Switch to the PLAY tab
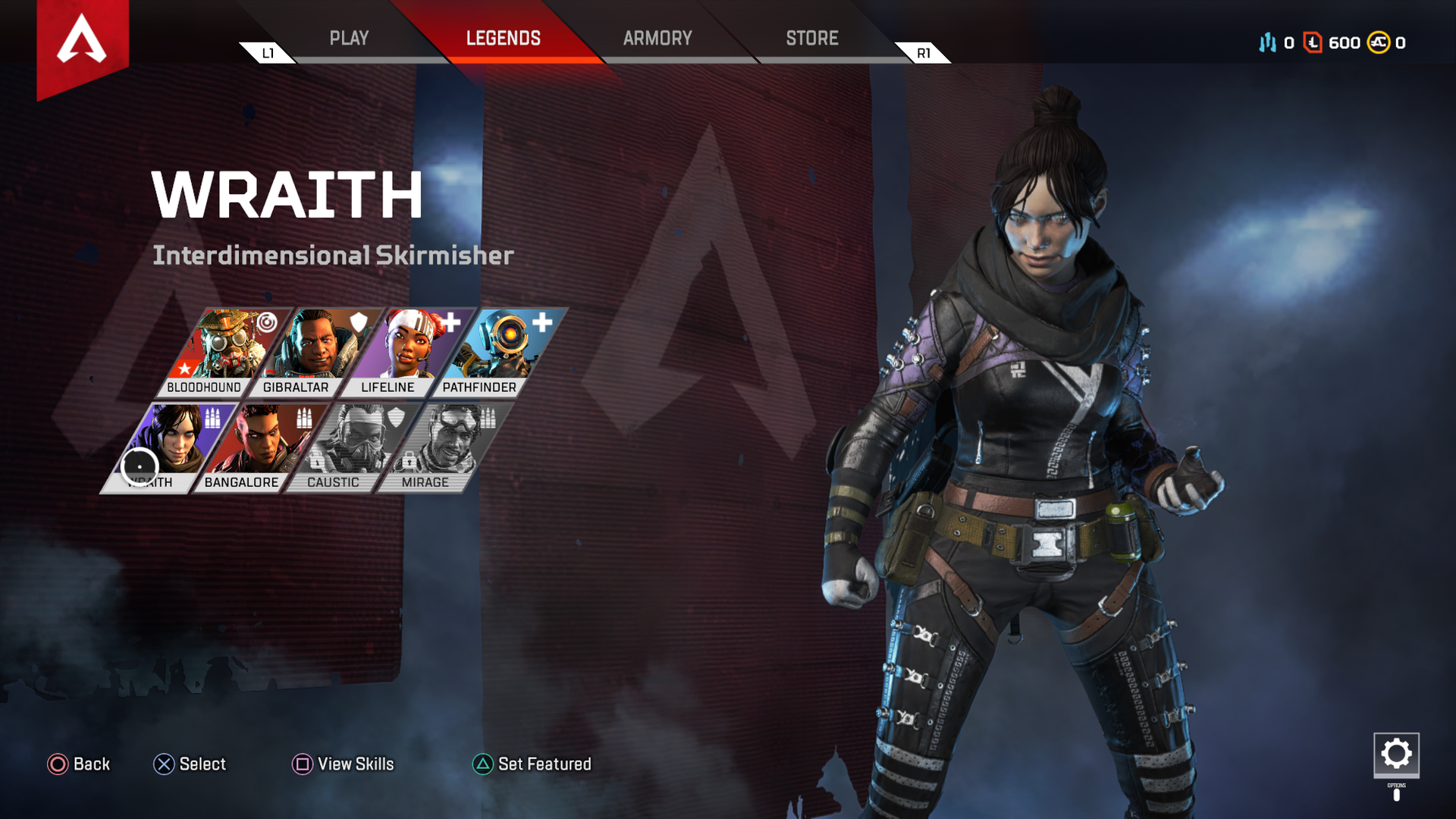Image resolution: width=1456 pixels, height=819 pixels. pos(350,38)
